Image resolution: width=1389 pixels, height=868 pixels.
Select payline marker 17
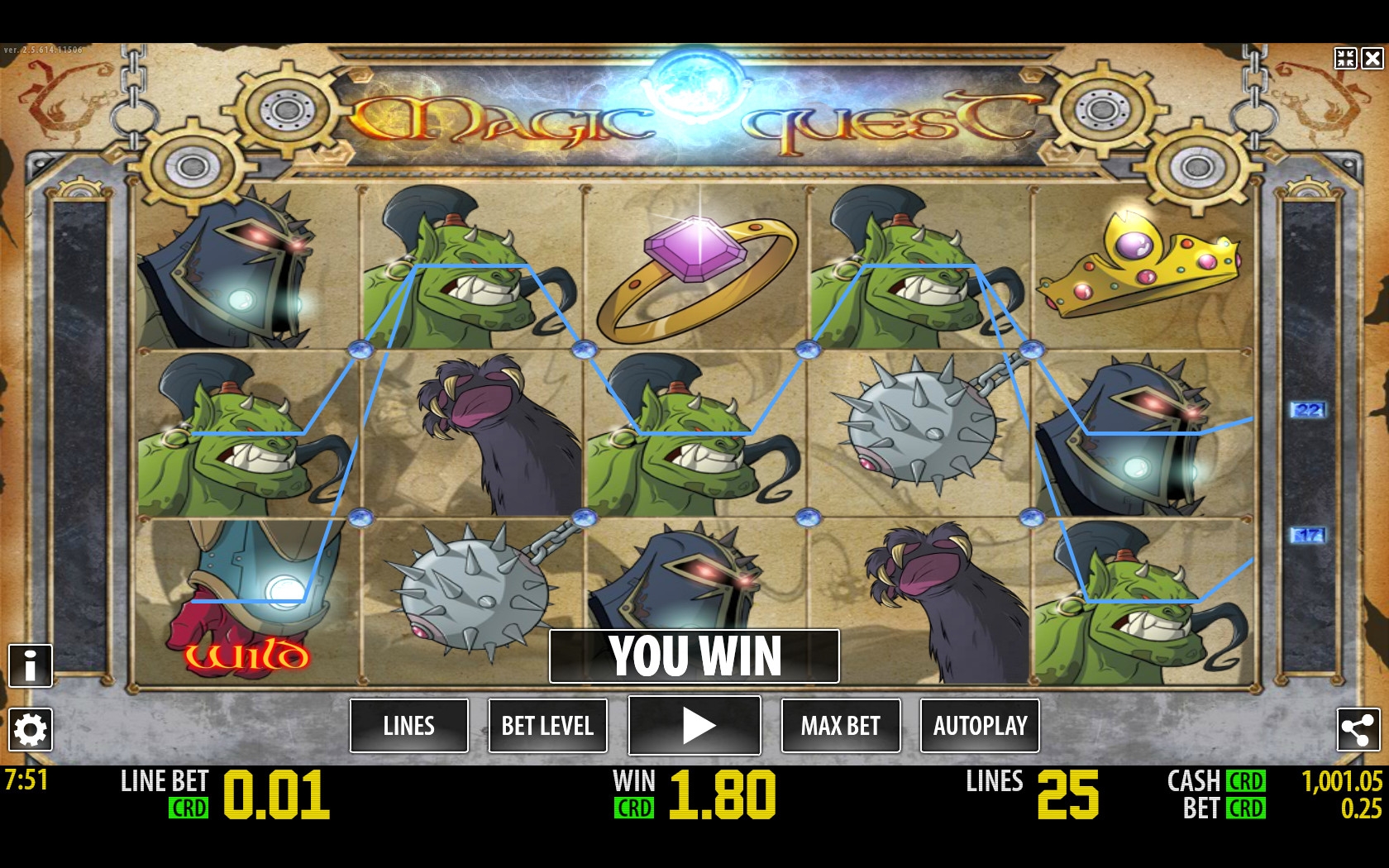point(1308,535)
